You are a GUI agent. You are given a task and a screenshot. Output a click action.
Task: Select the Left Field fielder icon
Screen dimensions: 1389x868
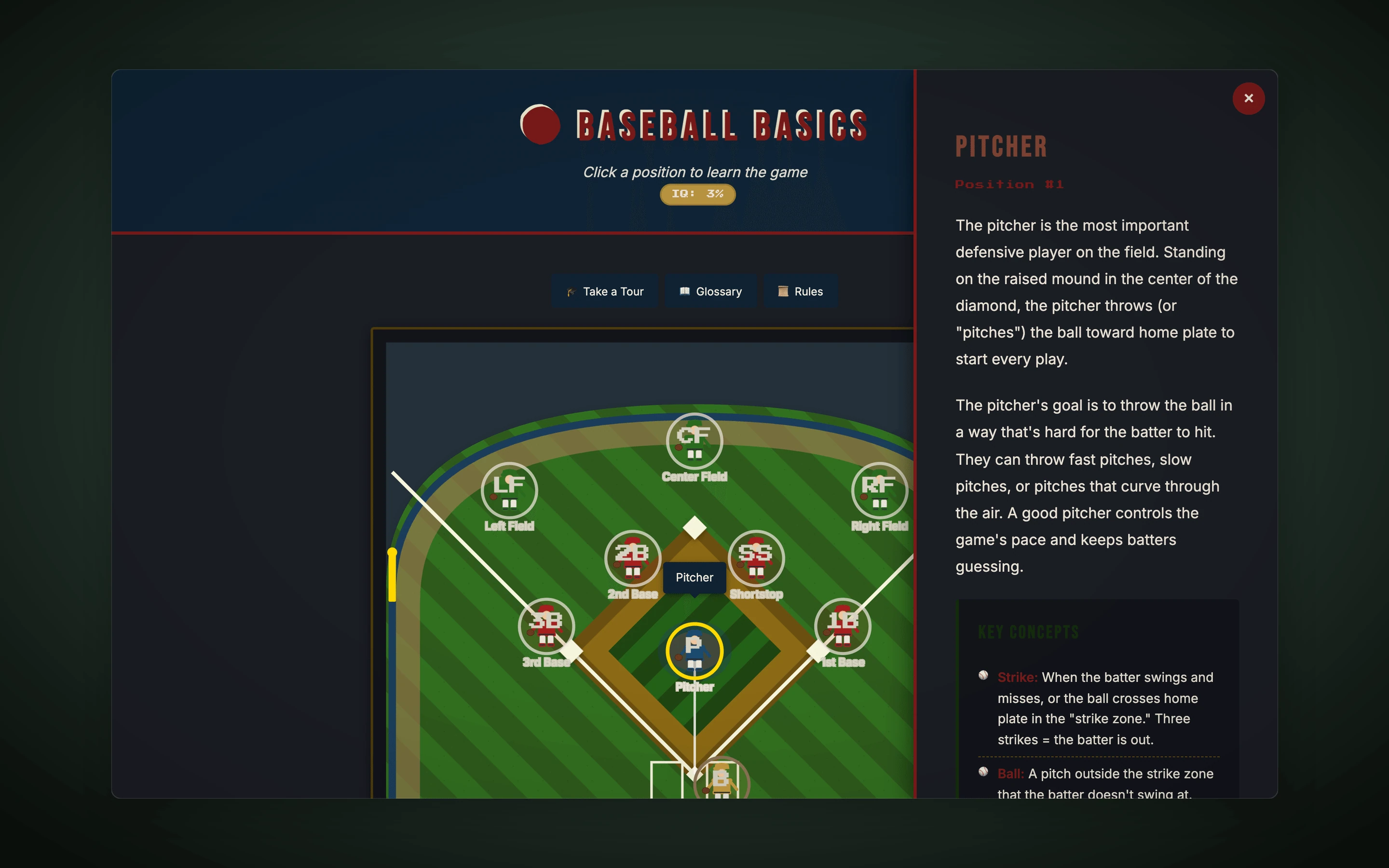508,491
